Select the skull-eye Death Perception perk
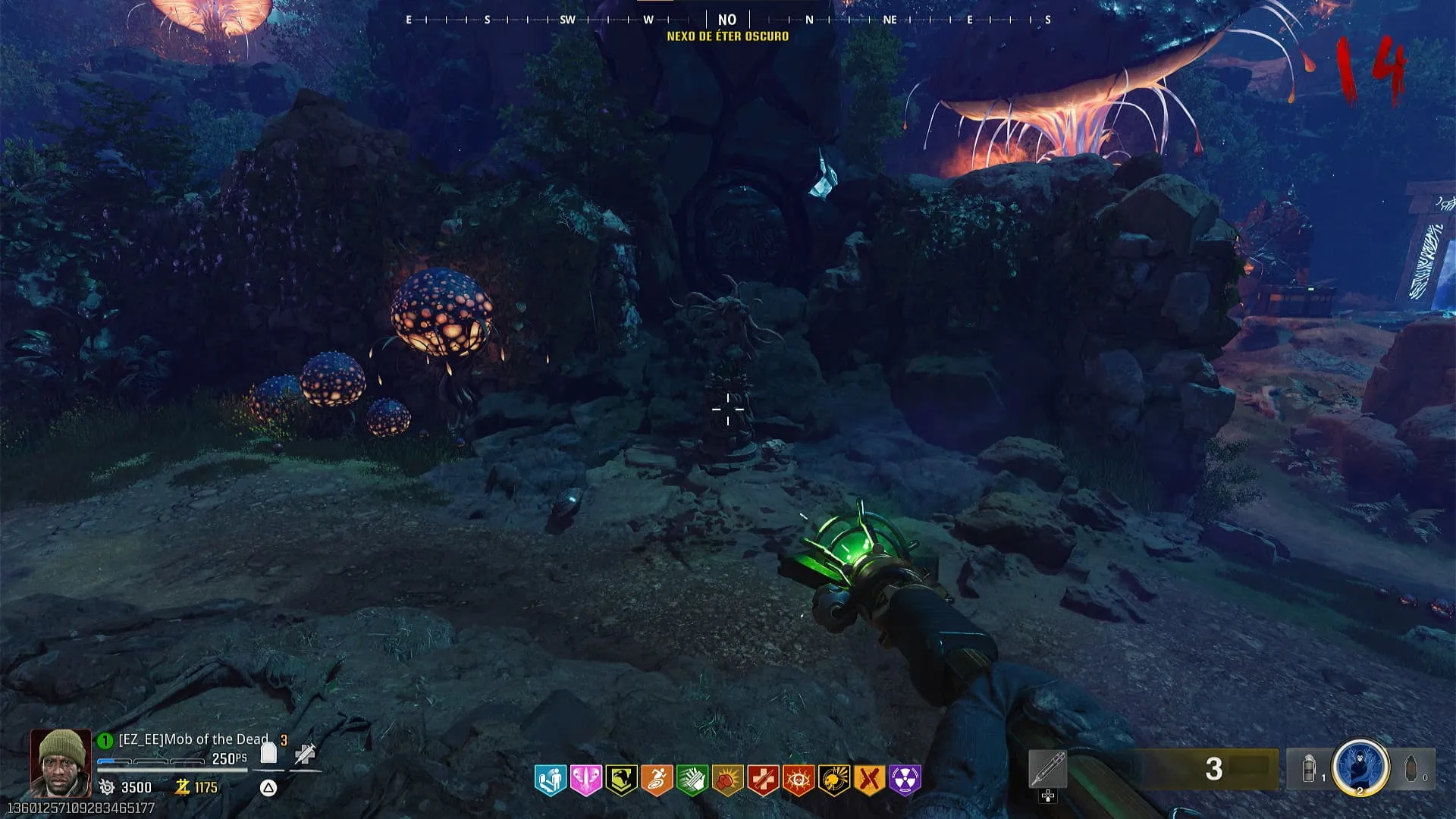The height and width of the screenshot is (819, 1456). tap(799, 780)
